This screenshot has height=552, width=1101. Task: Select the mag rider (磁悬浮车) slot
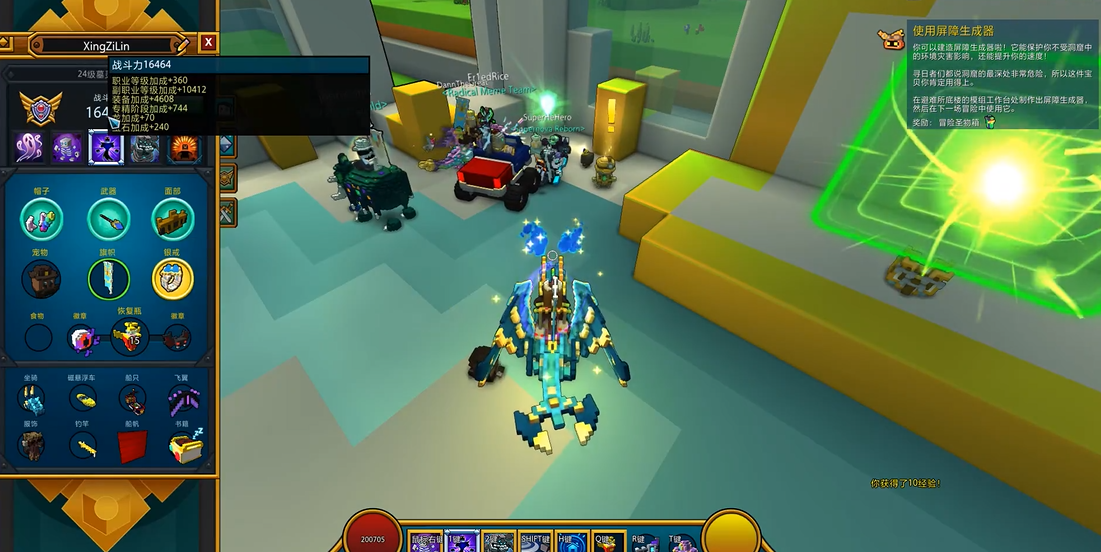click(83, 399)
